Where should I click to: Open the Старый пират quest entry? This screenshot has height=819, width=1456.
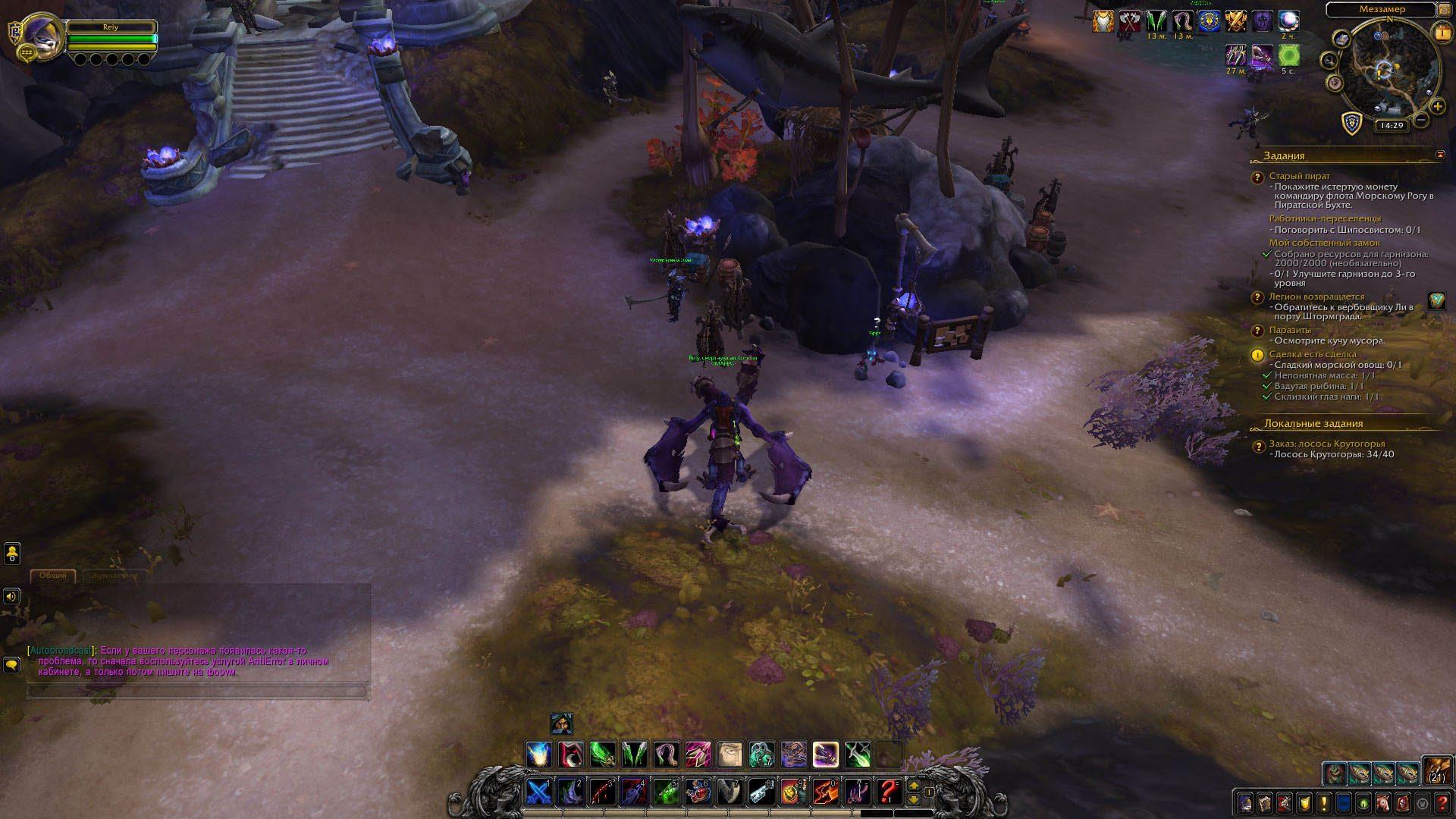[x=1299, y=176]
